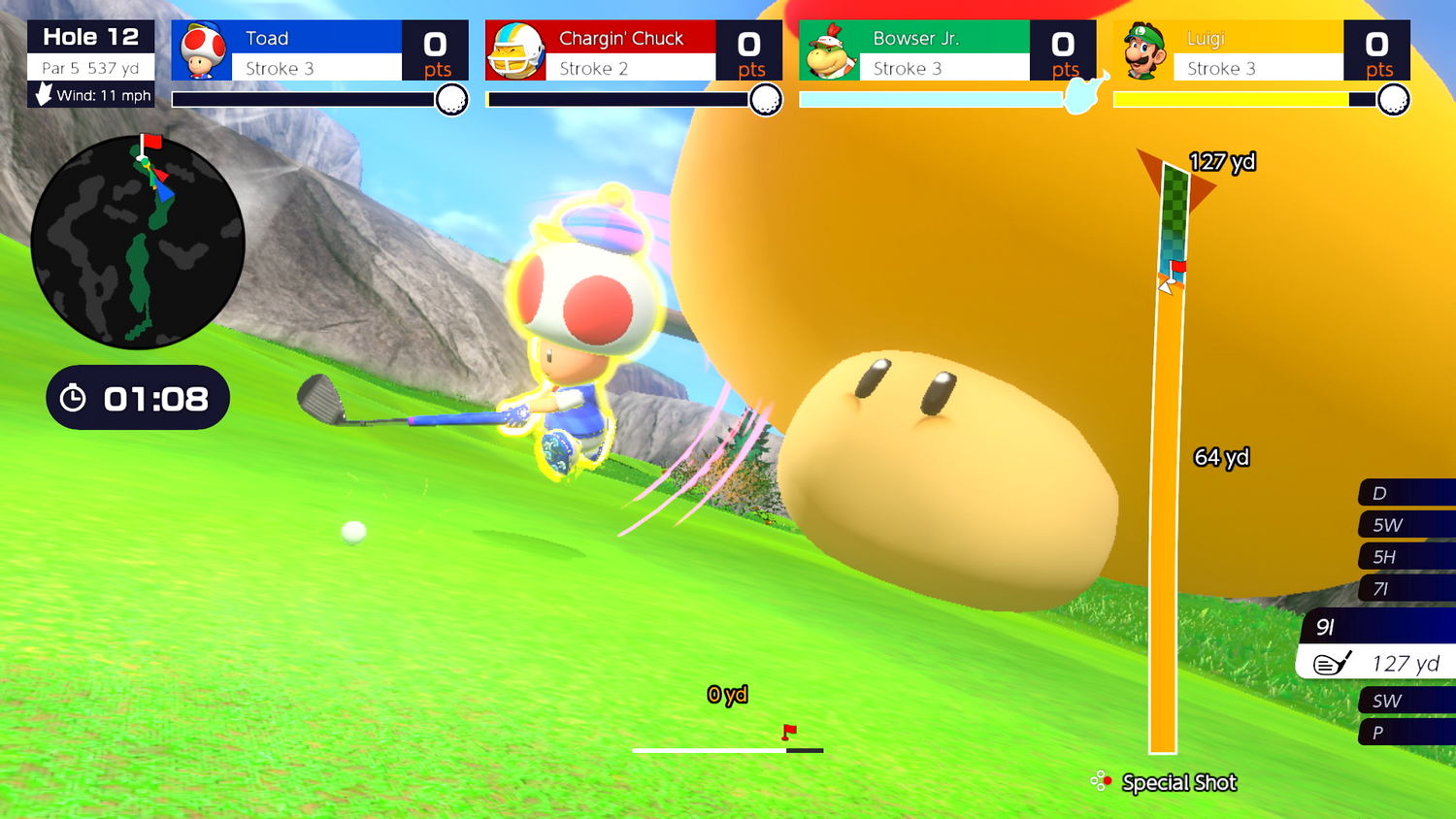This screenshot has height=819, width=1456.
Task: Select the D driver club
Action: [1406, 493]
